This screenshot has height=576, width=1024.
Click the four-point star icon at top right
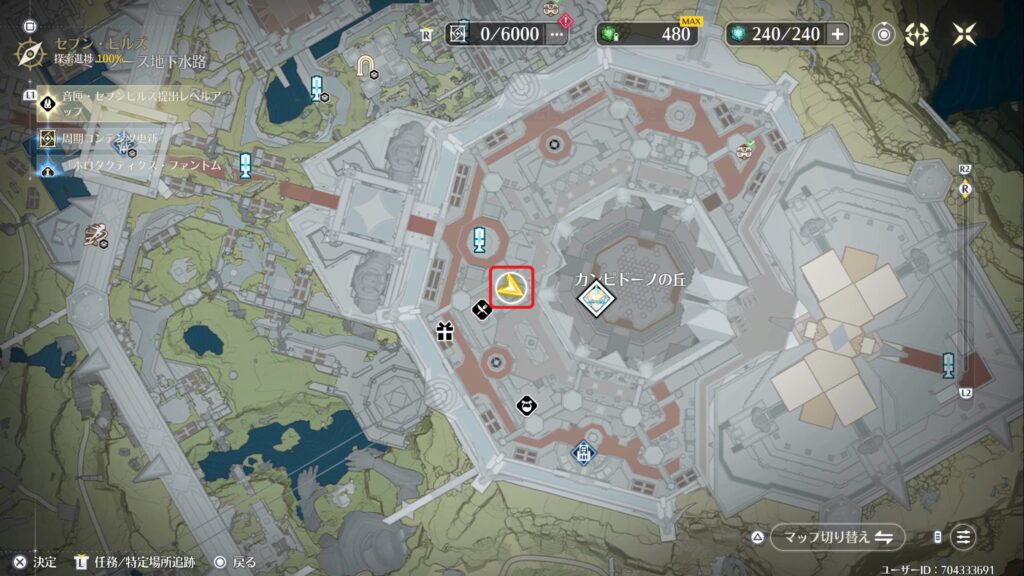pyautogui.click(x=964, y=34)
